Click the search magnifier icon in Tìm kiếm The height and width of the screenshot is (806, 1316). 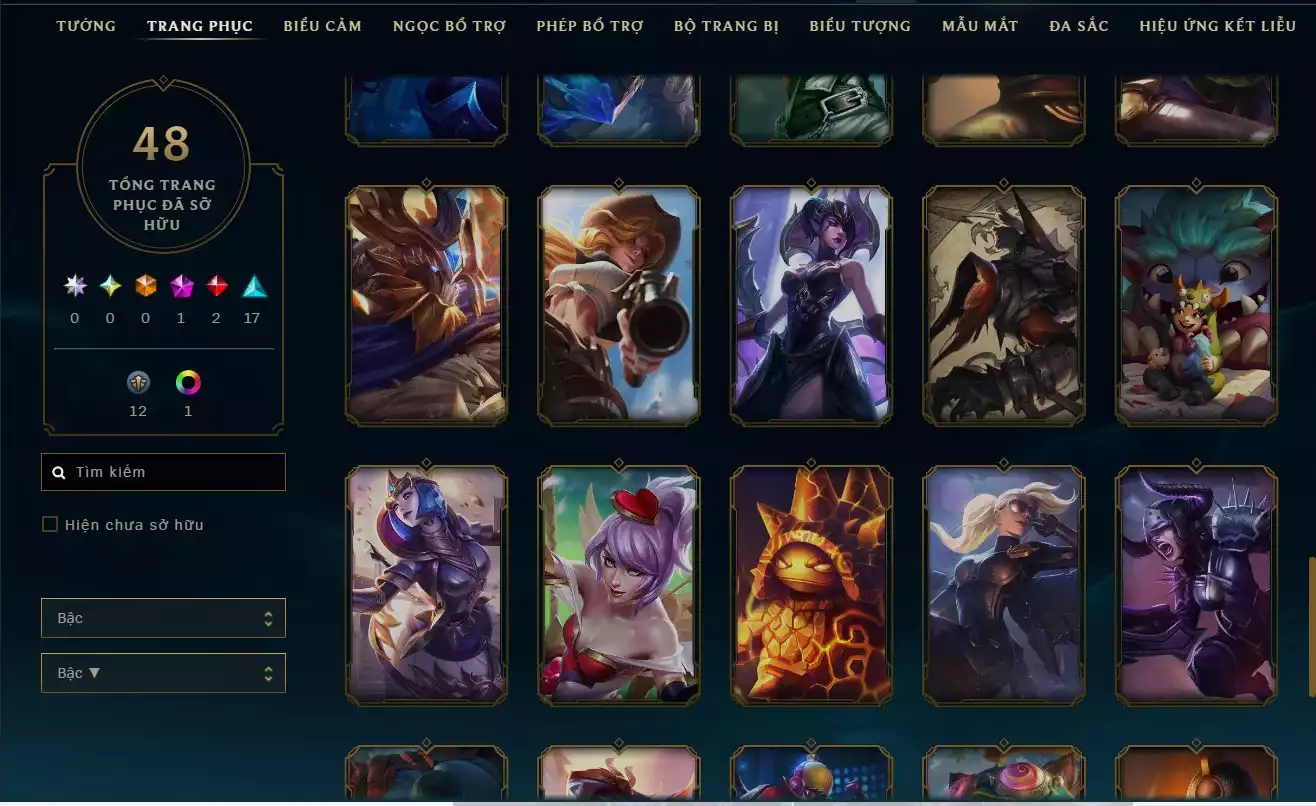tap(58, 471)
